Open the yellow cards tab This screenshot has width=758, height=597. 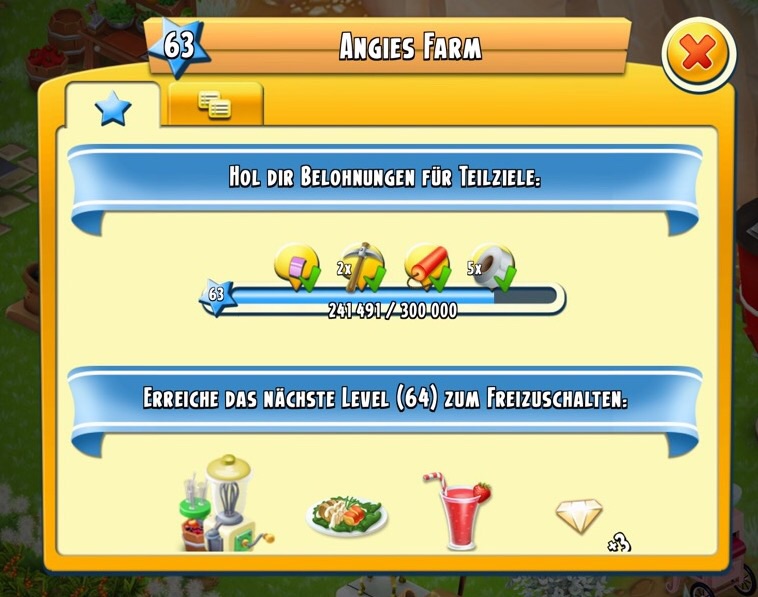click(x=215, y=103)
